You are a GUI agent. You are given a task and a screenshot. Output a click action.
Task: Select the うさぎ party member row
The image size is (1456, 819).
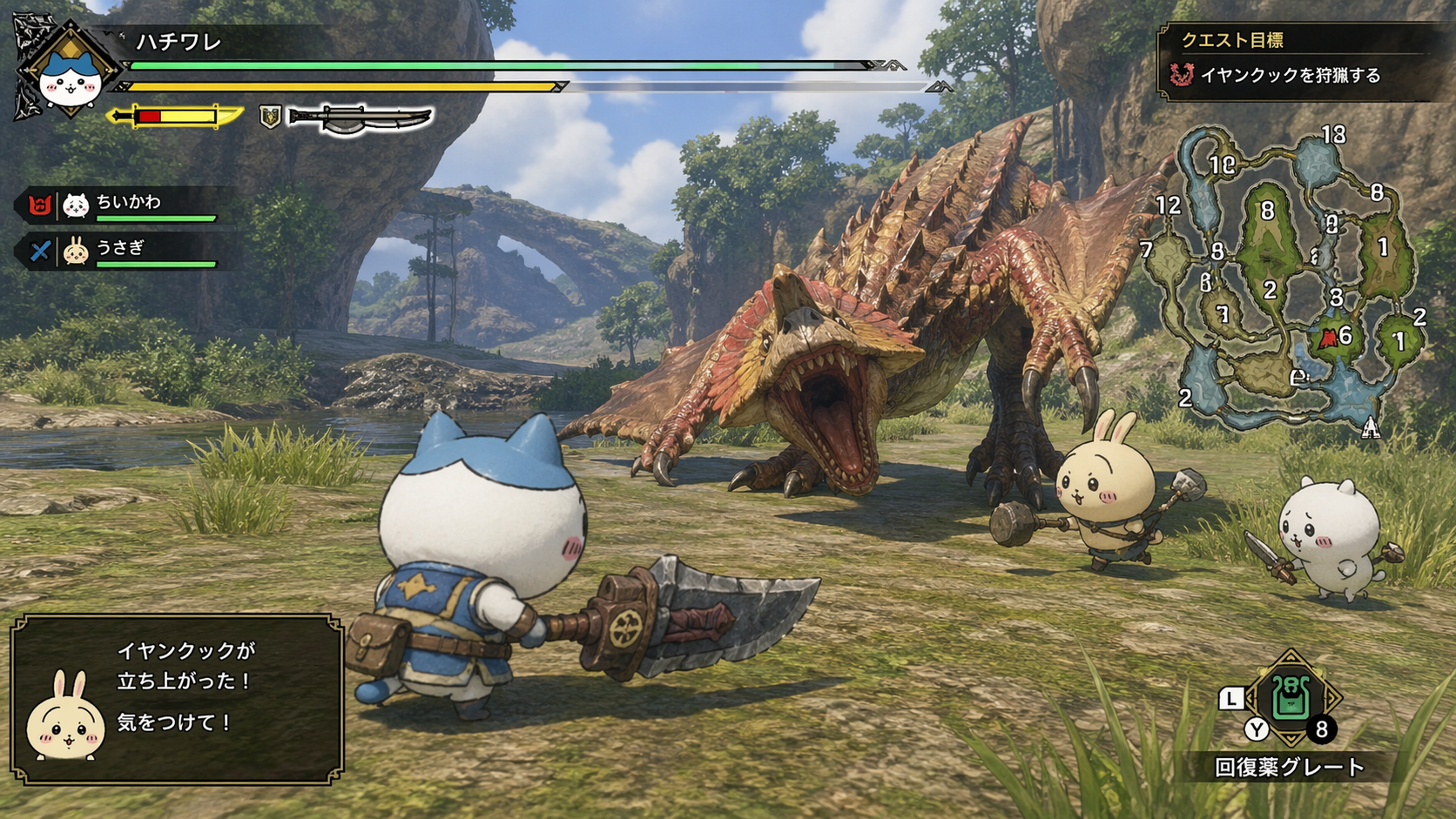click(x=122, y=252)
